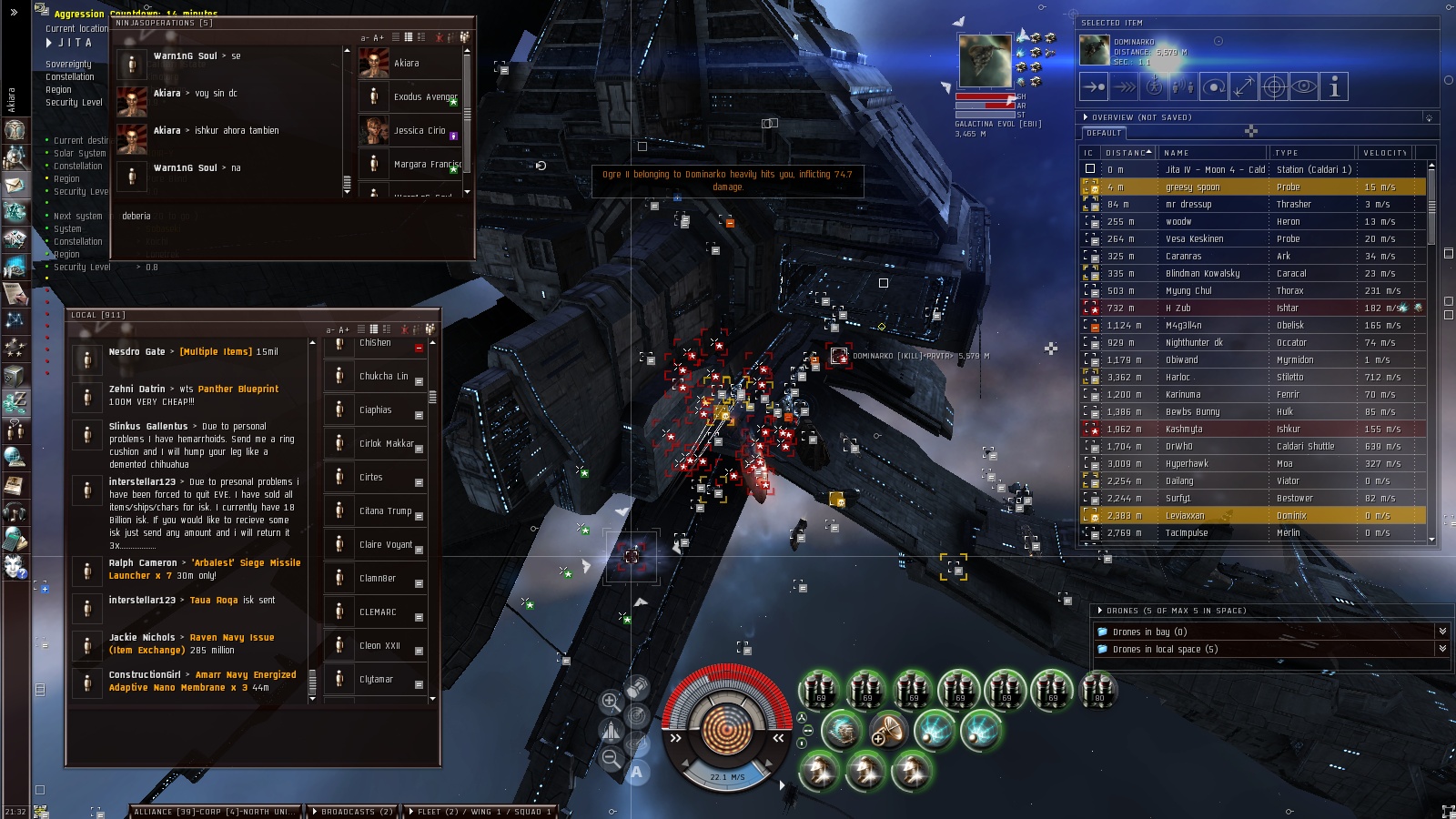Open the Broadcasts panel tab

pyautogui.click(x=353, y=812)
